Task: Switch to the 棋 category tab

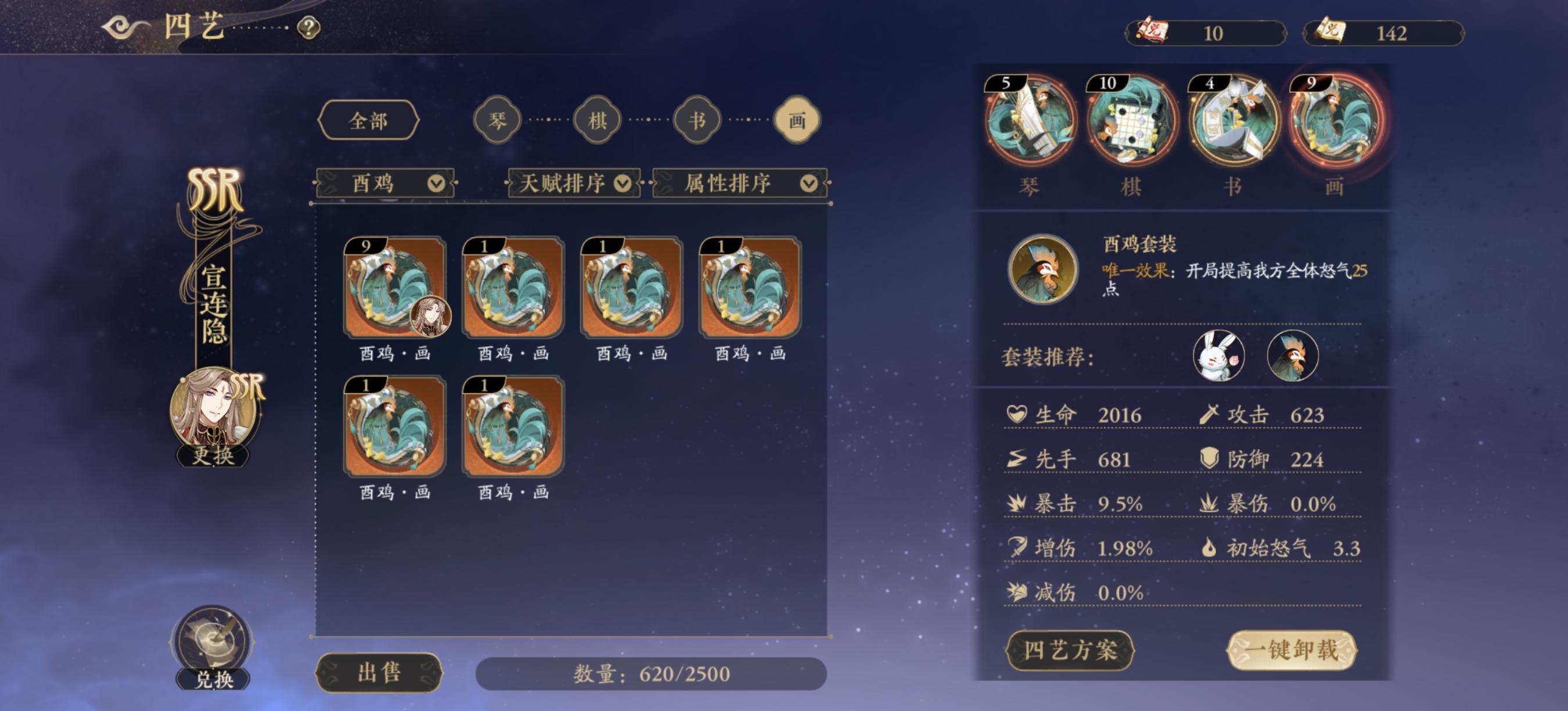Action: (x=597, y=119)
